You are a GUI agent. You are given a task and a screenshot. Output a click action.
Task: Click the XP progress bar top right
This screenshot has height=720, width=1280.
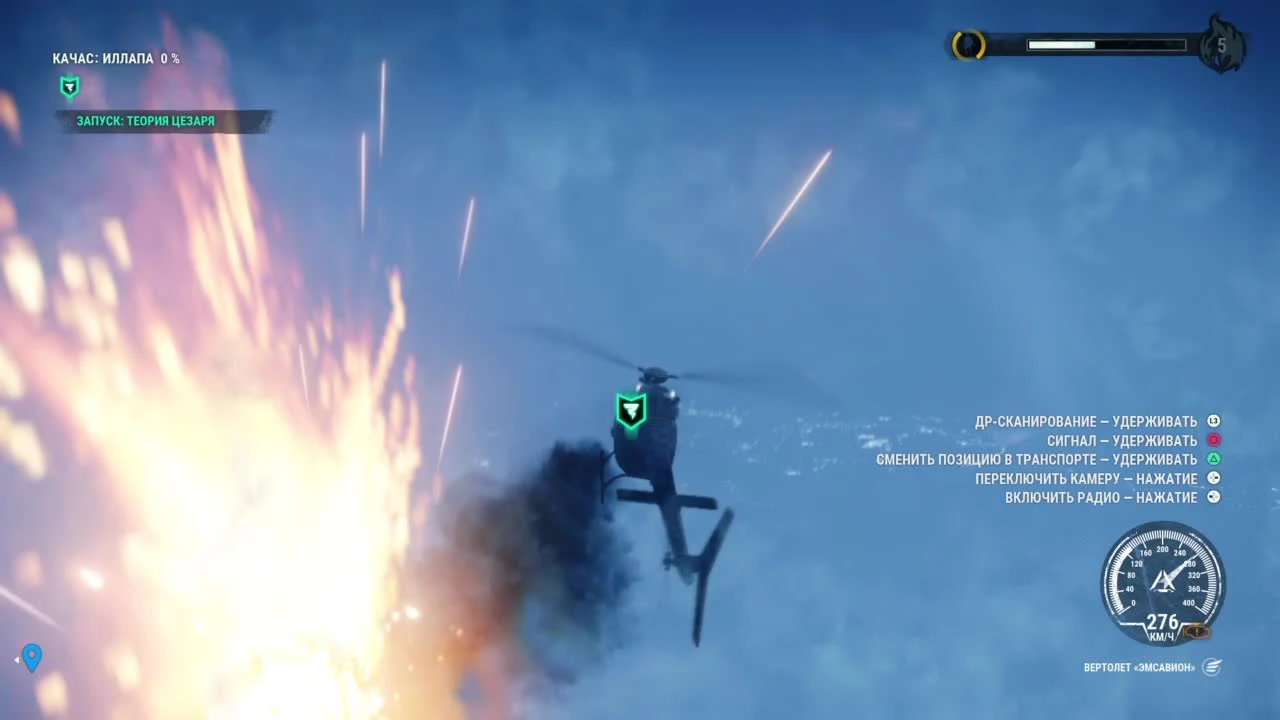point(1105,44)
